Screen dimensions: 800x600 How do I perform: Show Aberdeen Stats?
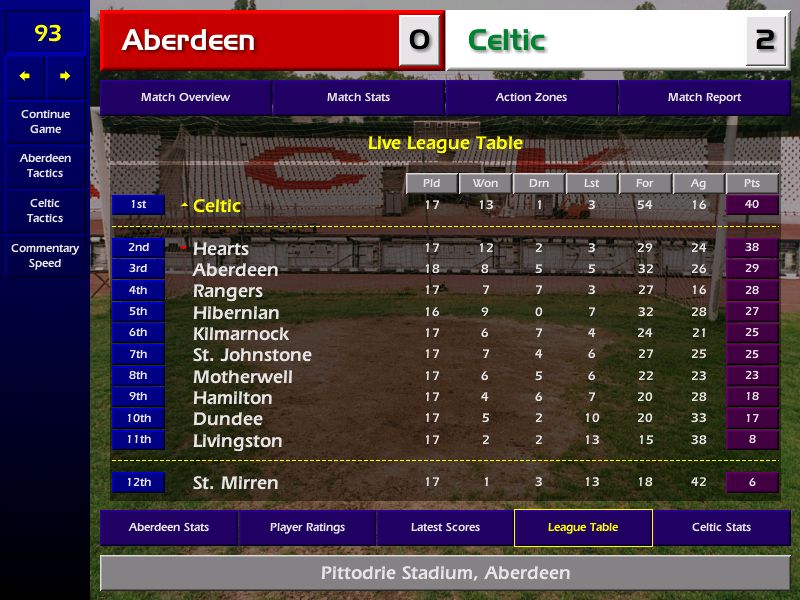169,527
